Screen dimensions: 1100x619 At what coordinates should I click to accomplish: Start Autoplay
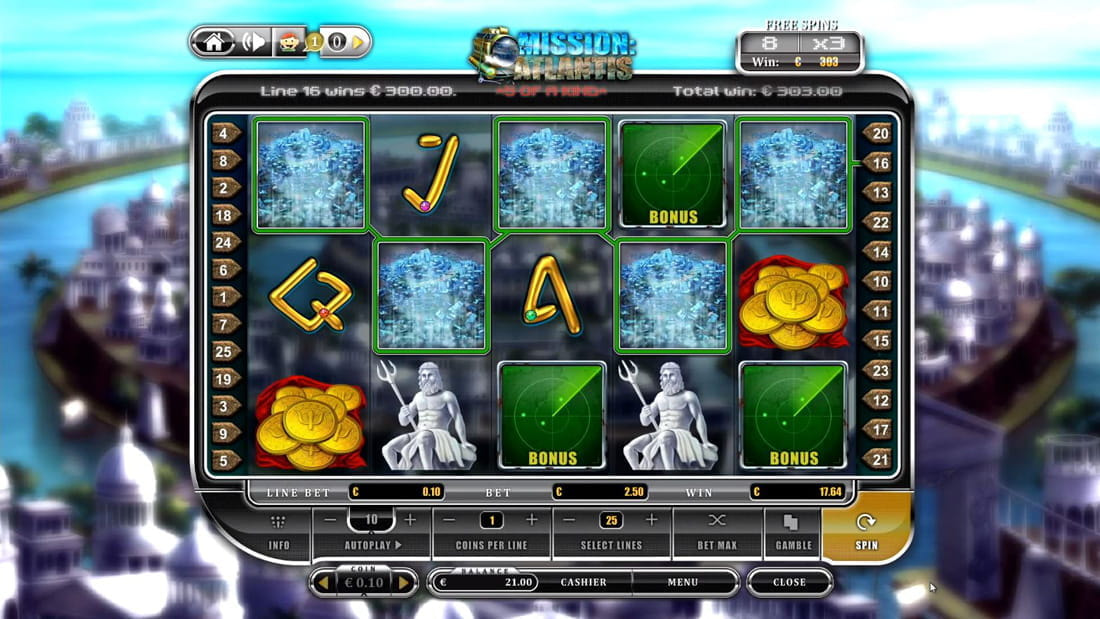click(371, 545)
